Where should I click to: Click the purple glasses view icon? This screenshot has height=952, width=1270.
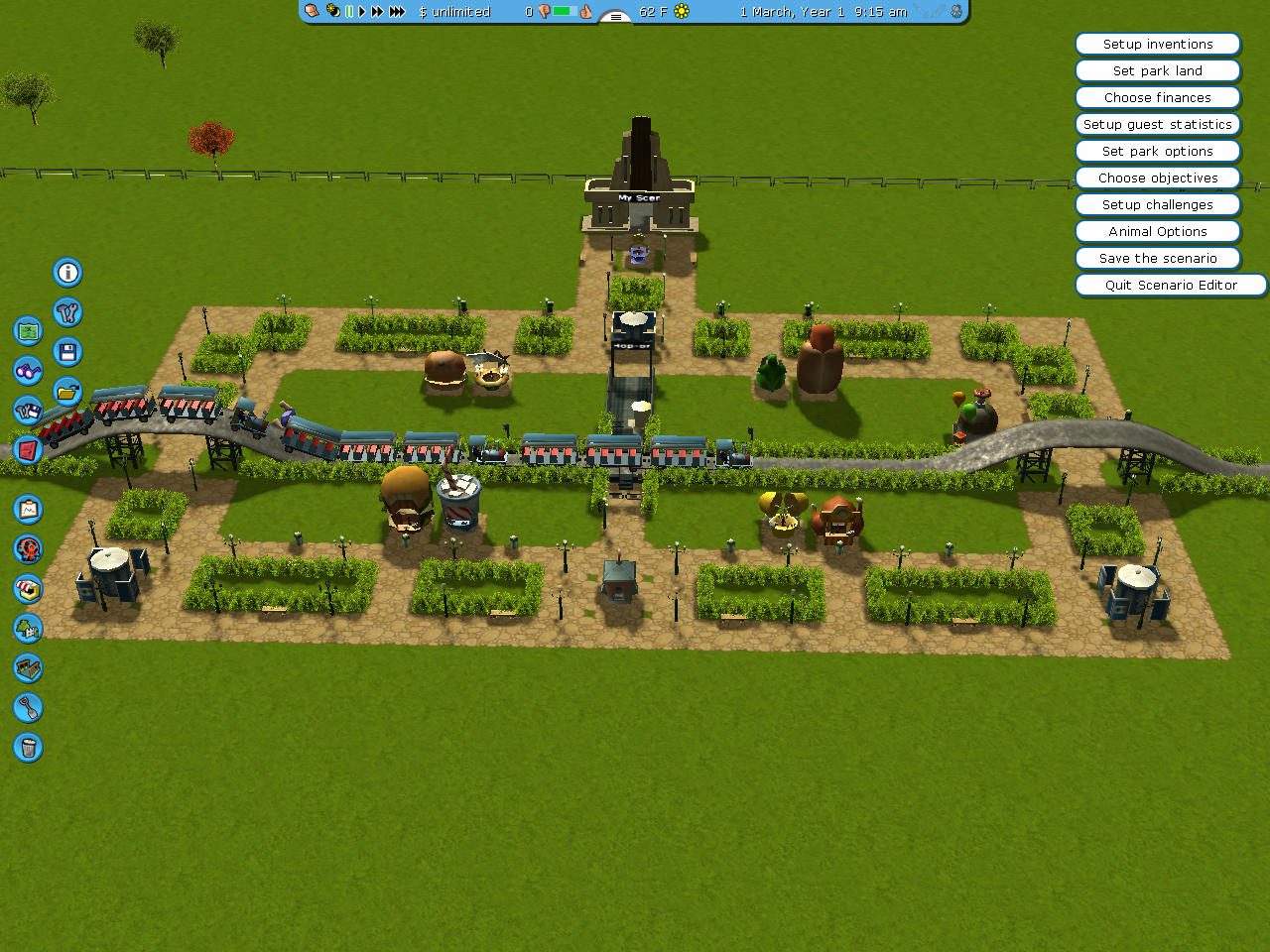[x=28, y=371]
